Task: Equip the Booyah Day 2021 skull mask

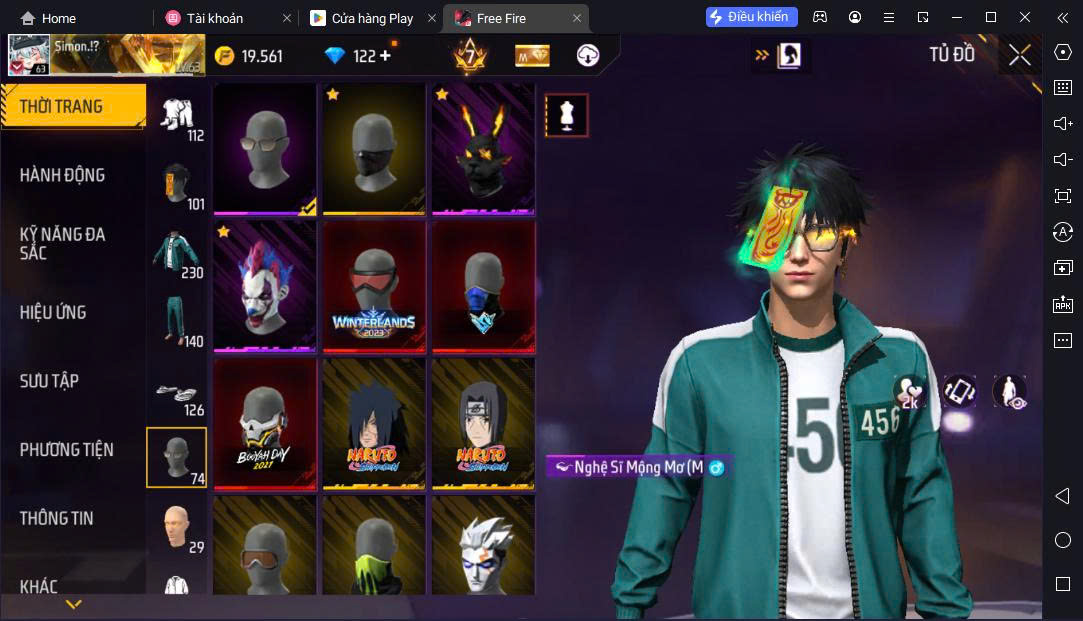Action: pos(265,424)
